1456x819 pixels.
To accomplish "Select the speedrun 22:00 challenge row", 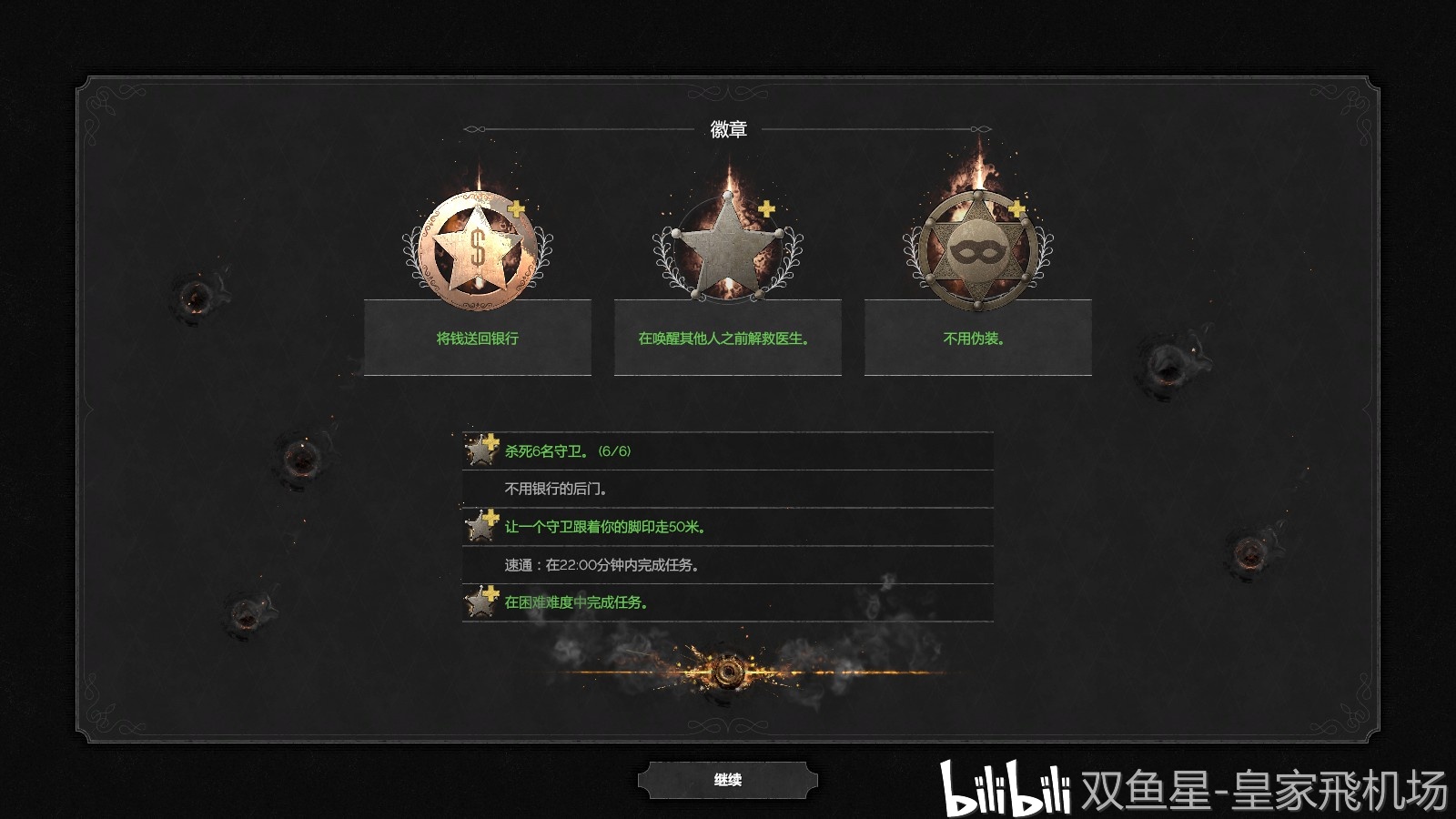I will 727,565.
